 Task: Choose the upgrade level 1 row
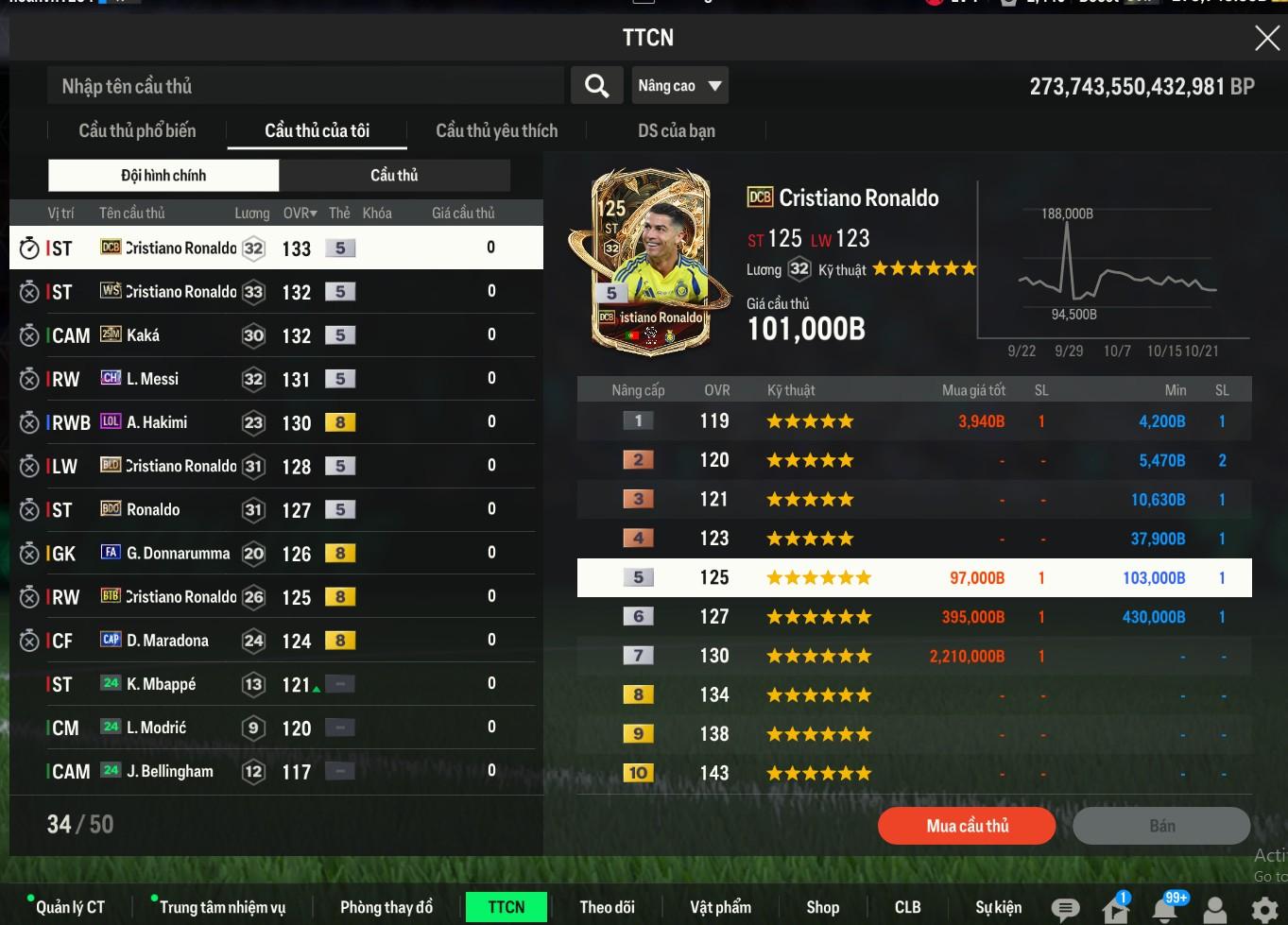(914, 421)
